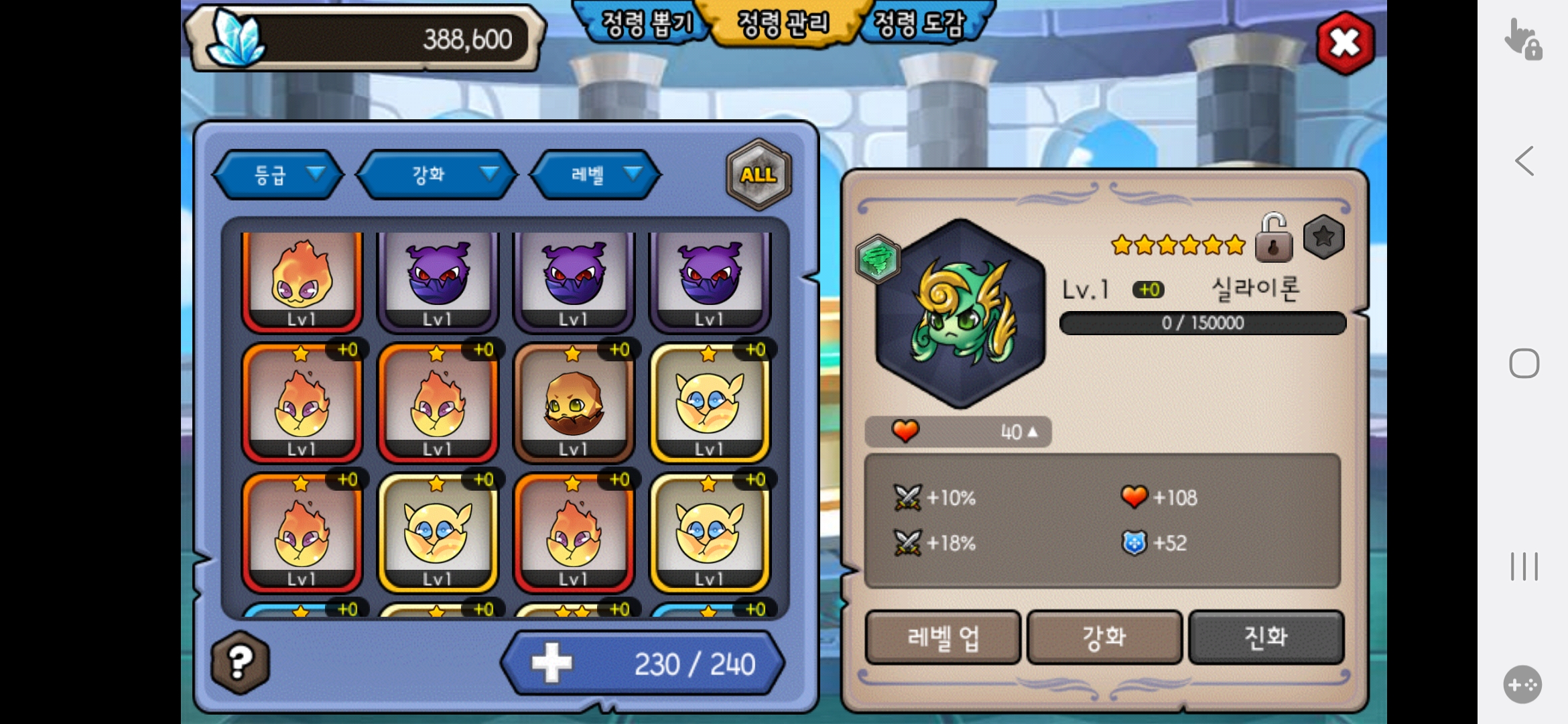Mark 실라이론 with the star badge
Viewport: 1568px width, 724px height.
pyautogui.click(x=1323, y=237)
